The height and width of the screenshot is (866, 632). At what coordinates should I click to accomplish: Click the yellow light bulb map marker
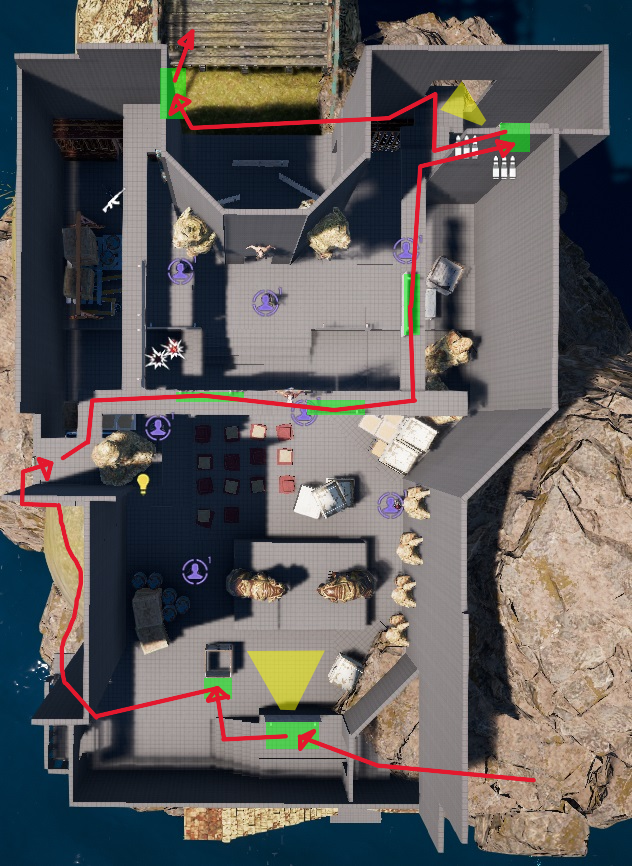point(143,484)
